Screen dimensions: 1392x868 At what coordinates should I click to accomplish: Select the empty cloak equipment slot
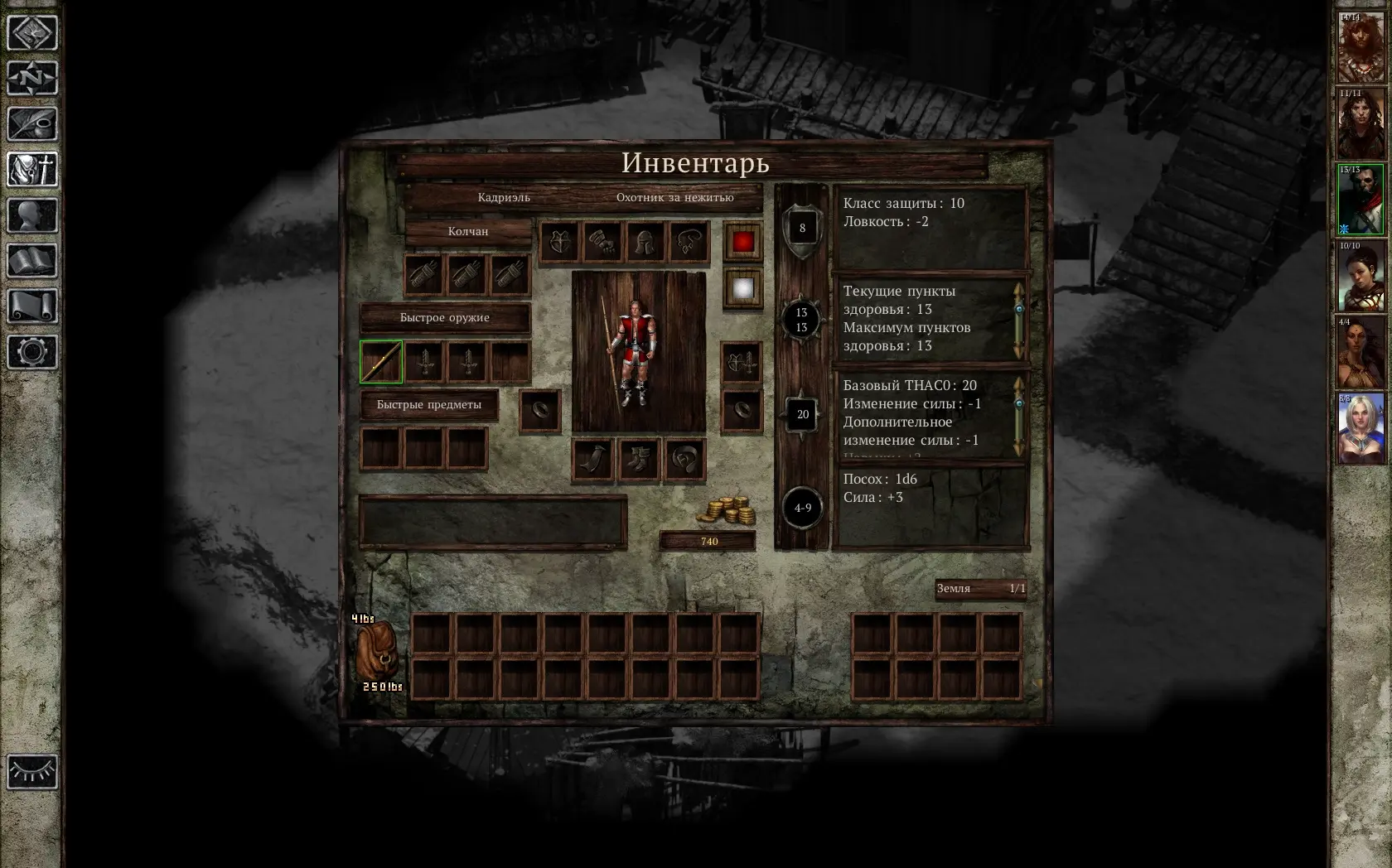593,460
